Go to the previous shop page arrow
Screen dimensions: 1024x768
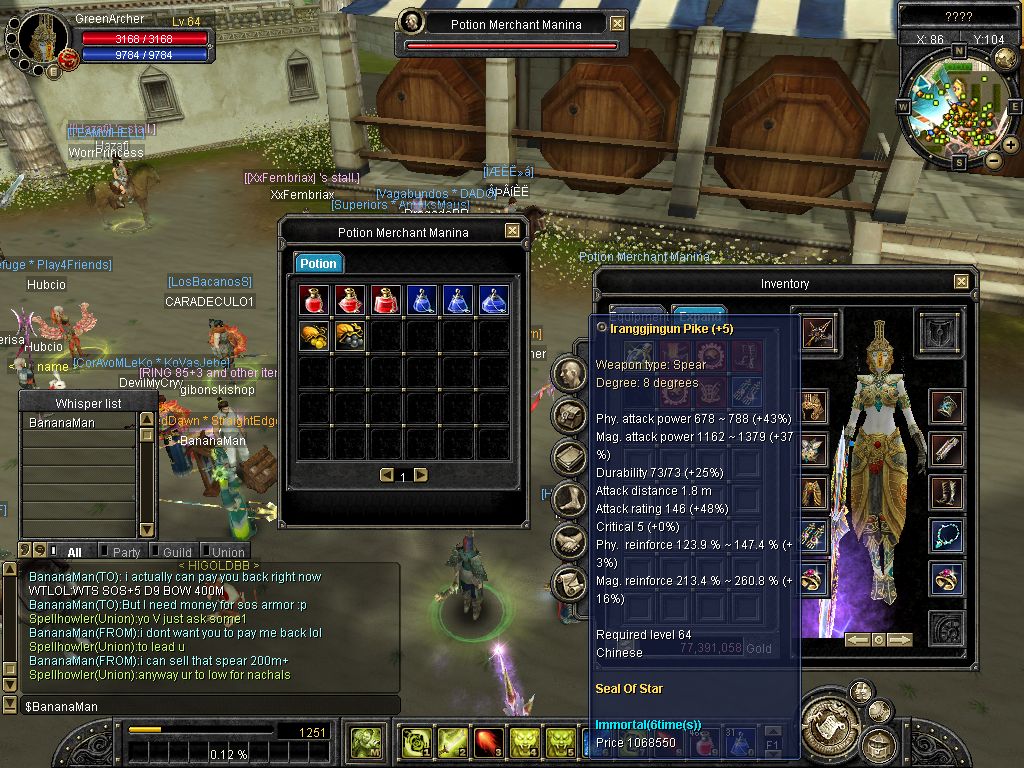coord(387,475)
